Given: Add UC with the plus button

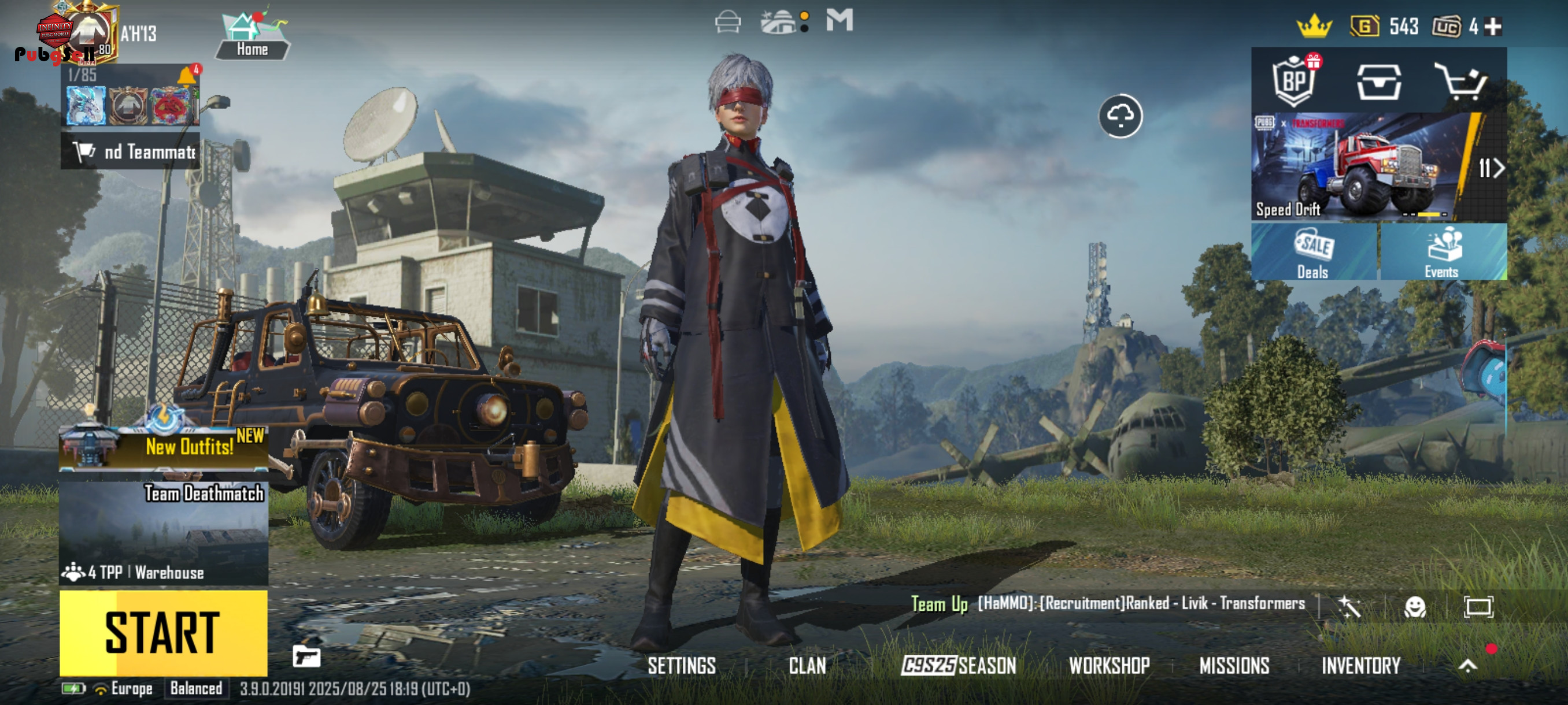Looking at the screenshot, I should click(1492, 26).
